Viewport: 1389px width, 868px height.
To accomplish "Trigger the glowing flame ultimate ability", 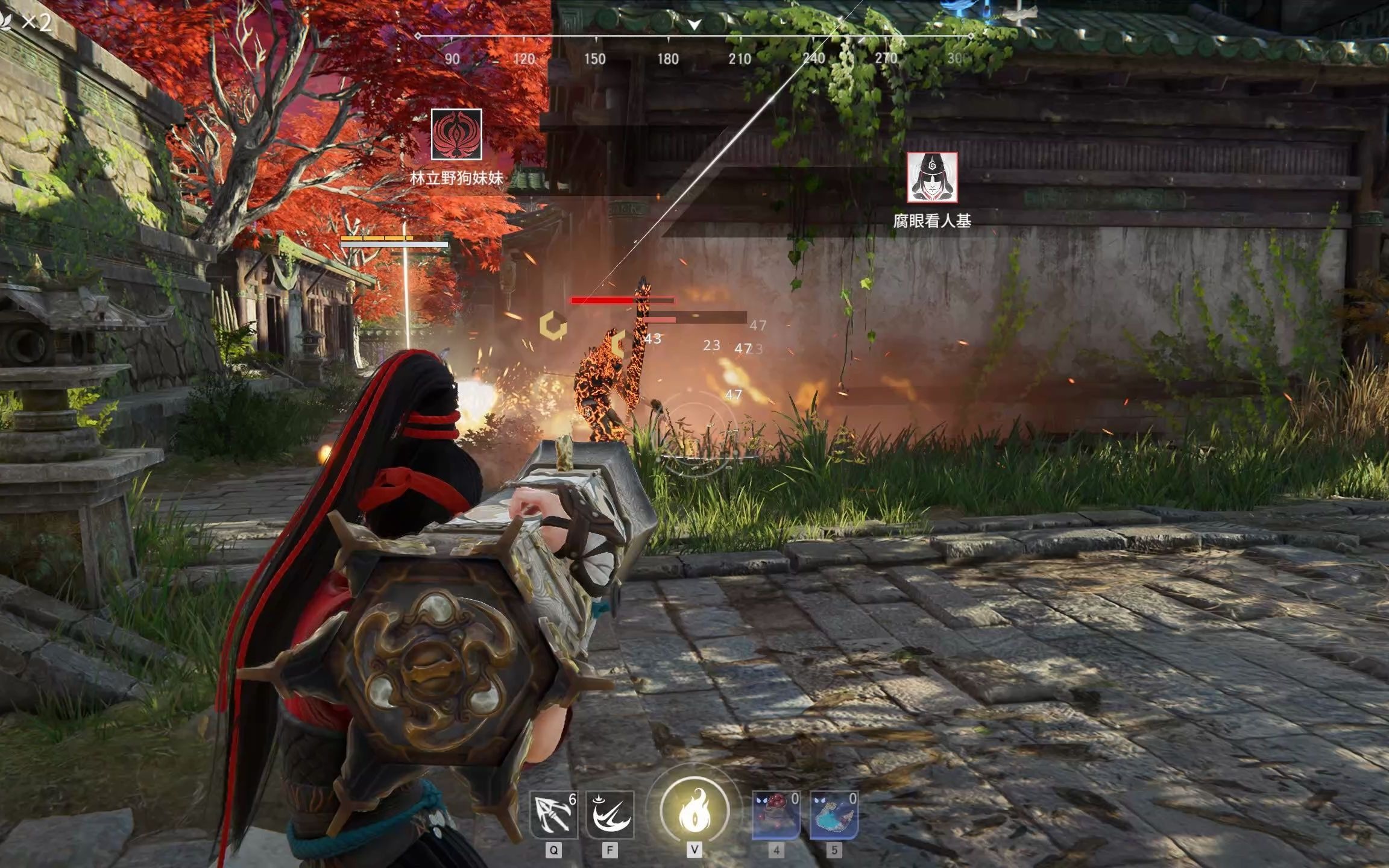I will click(x=694, y=811).
